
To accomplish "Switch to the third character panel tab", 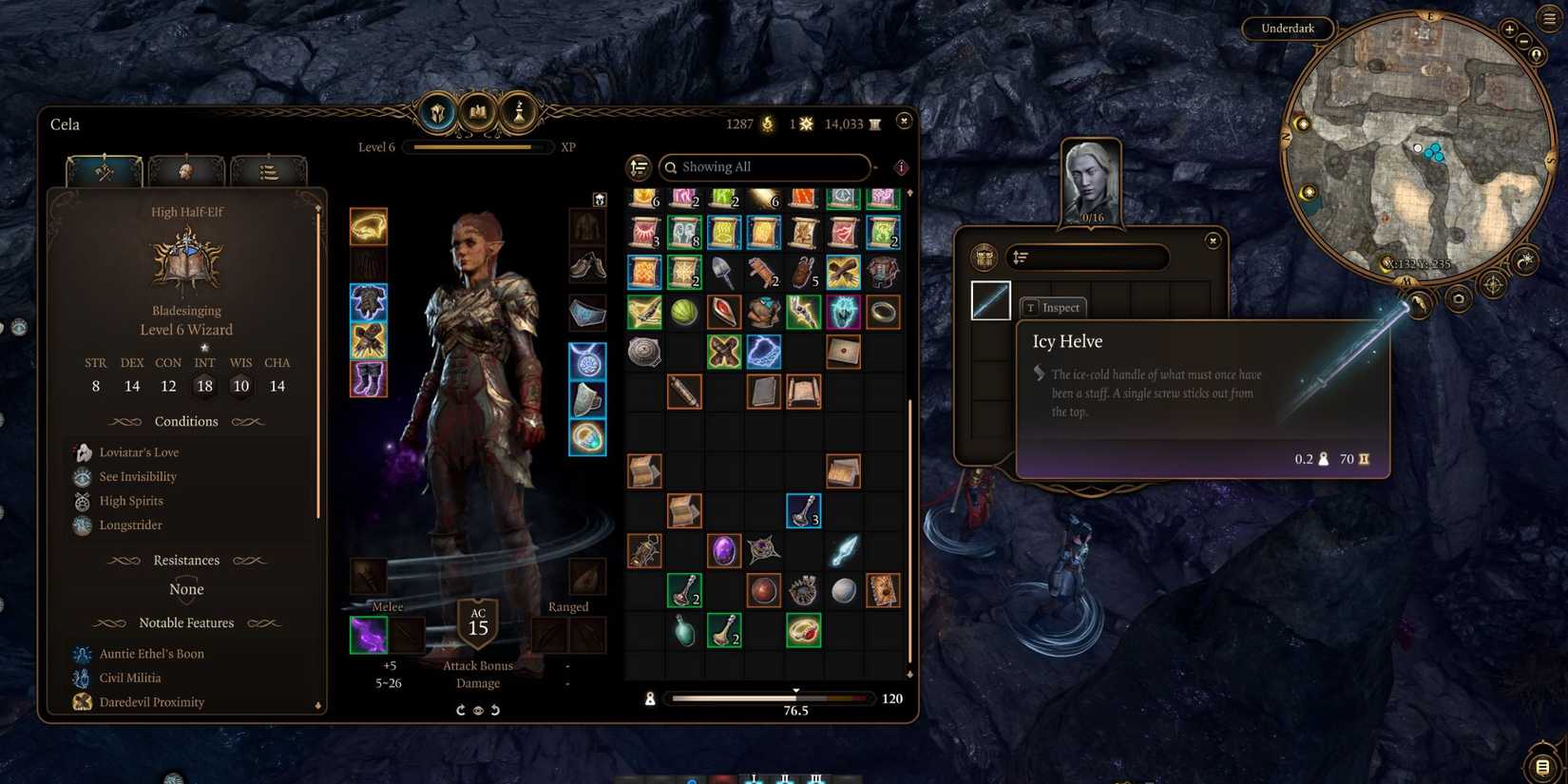I will [x=271, y=169].
